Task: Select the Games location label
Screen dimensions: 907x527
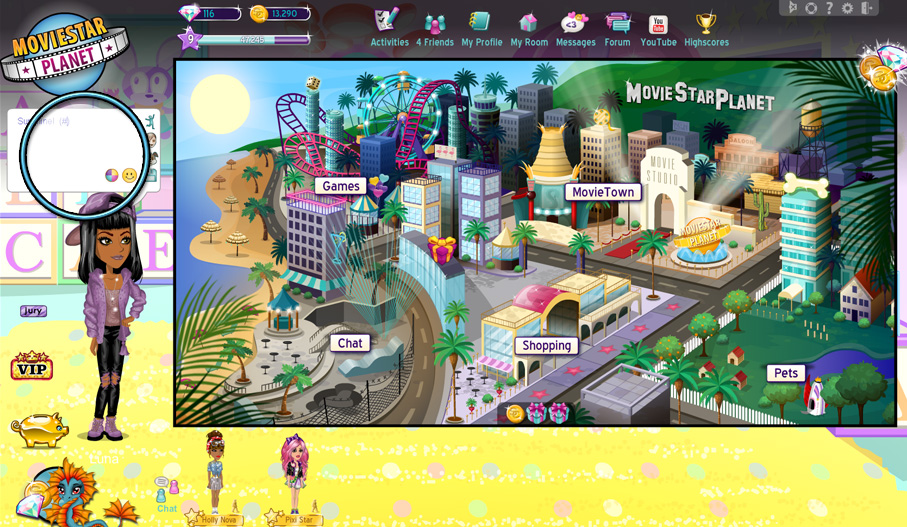Action: 341,186
